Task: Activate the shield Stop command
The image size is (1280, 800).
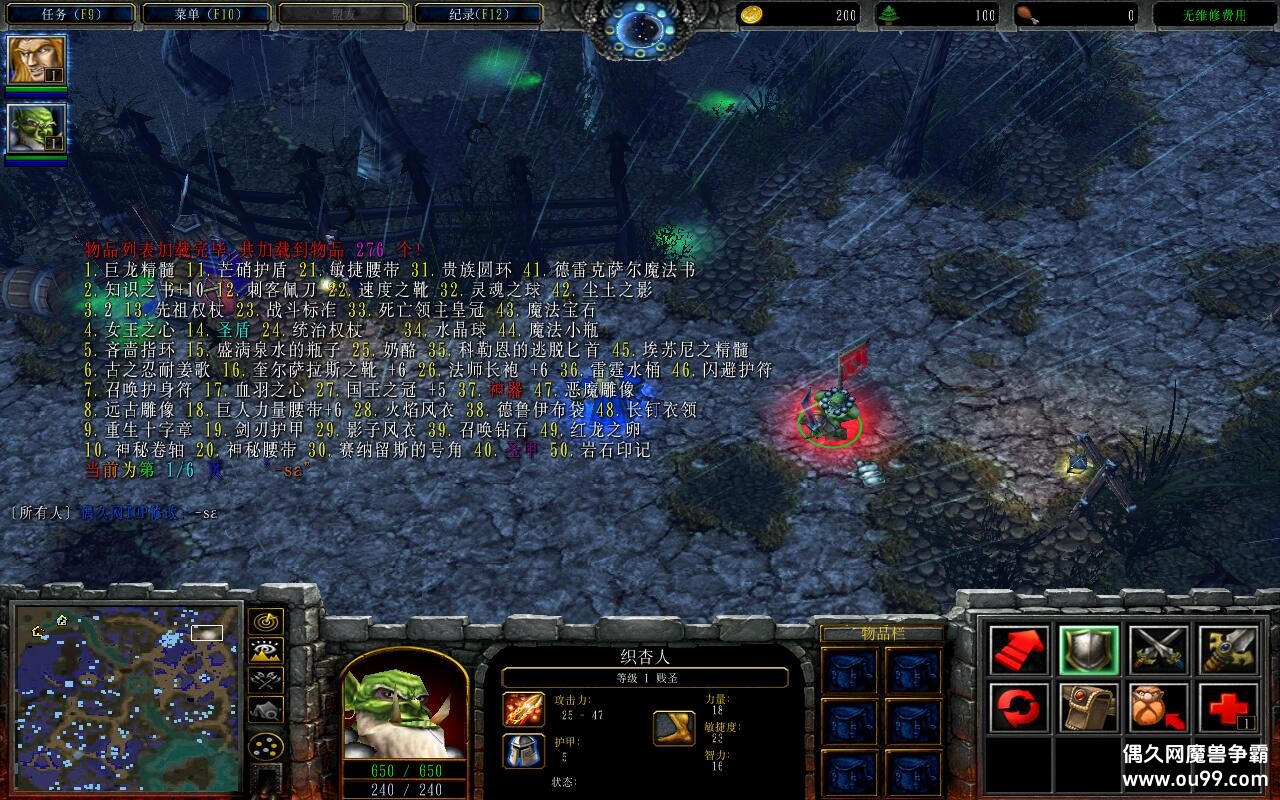Action: 1089,650
